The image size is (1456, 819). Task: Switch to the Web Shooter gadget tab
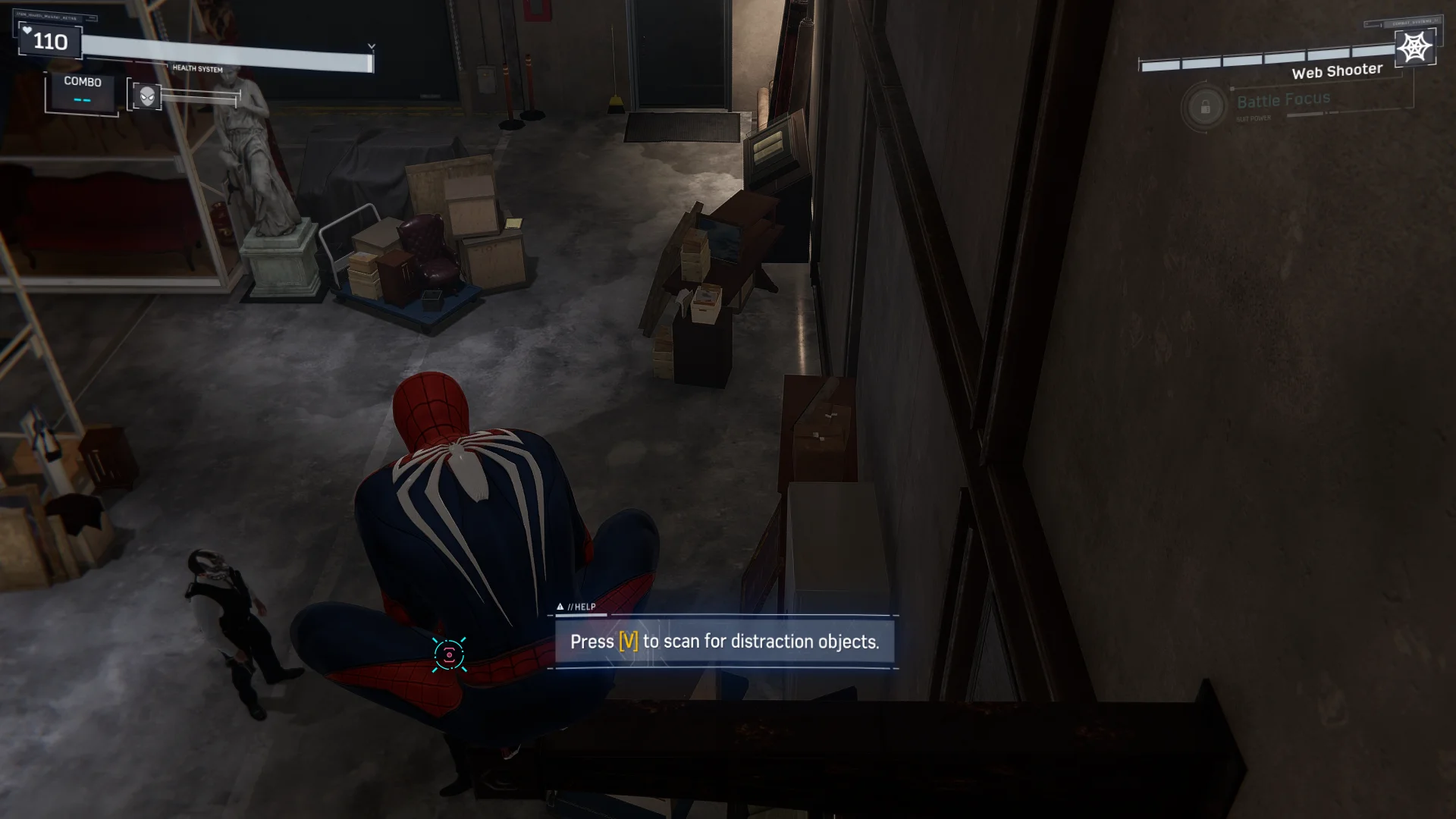(x=1337, y=69)
